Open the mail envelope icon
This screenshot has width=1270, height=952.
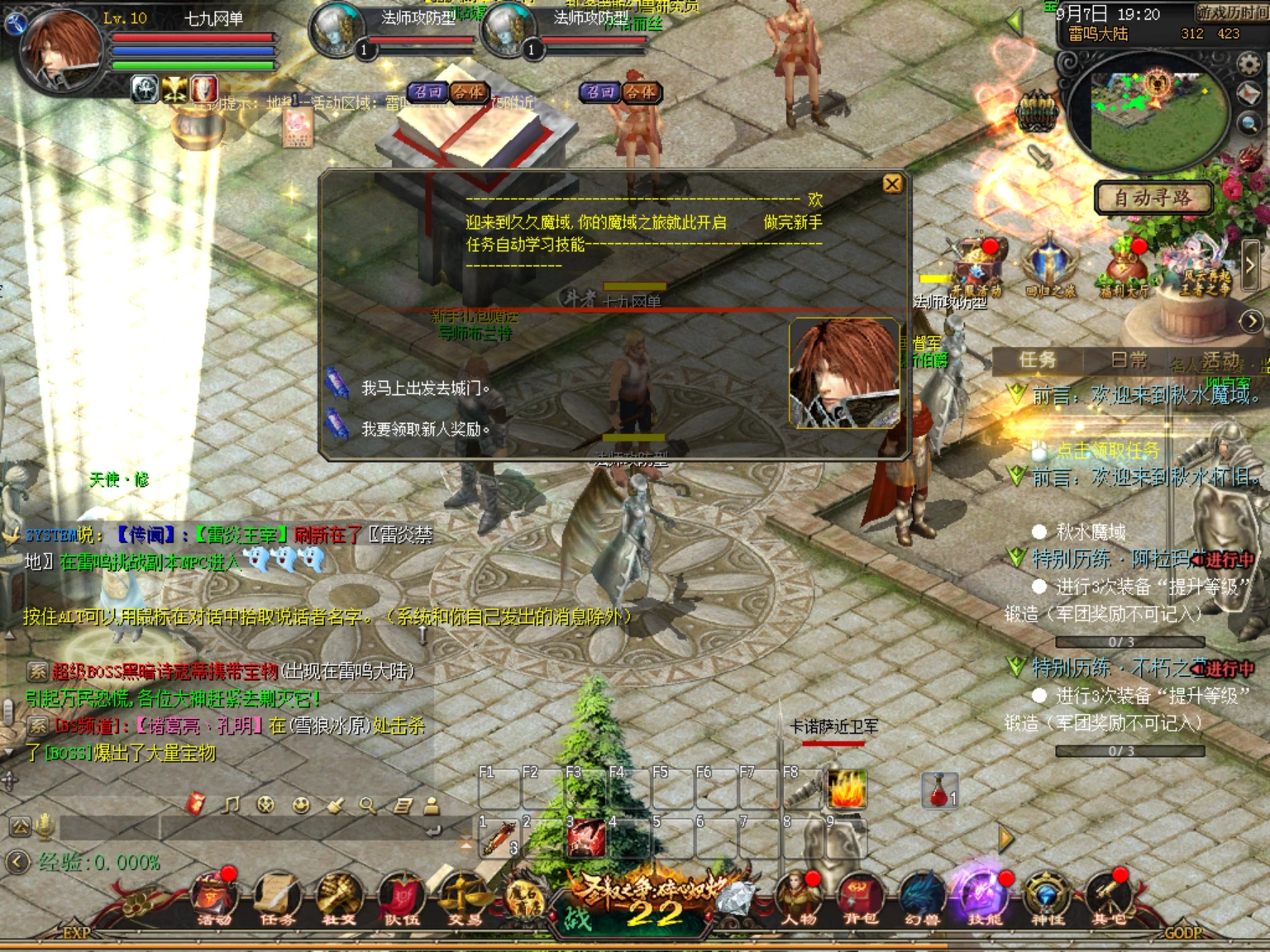[x=1249, y=94]
